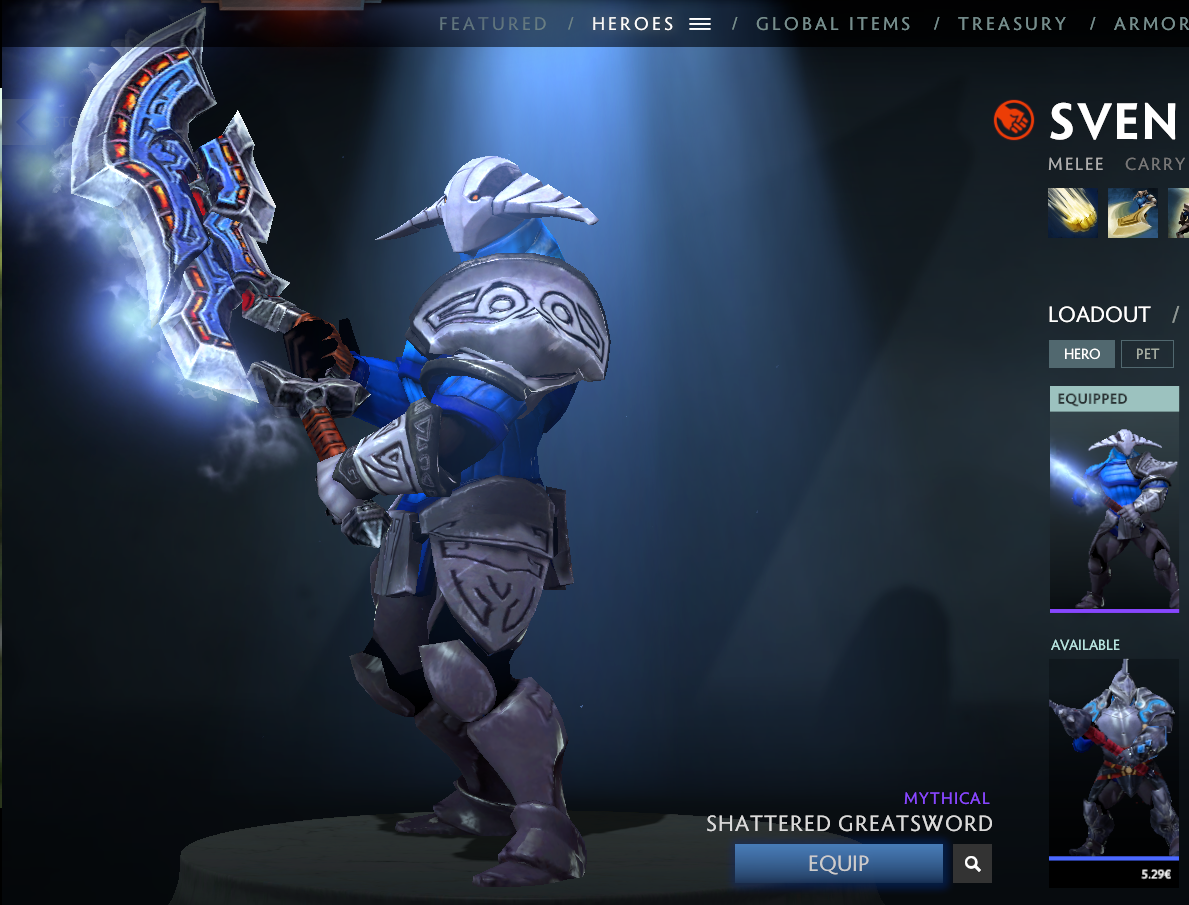Click the red strength attribute icon
1189x905 pixels.
(1013, 121)
